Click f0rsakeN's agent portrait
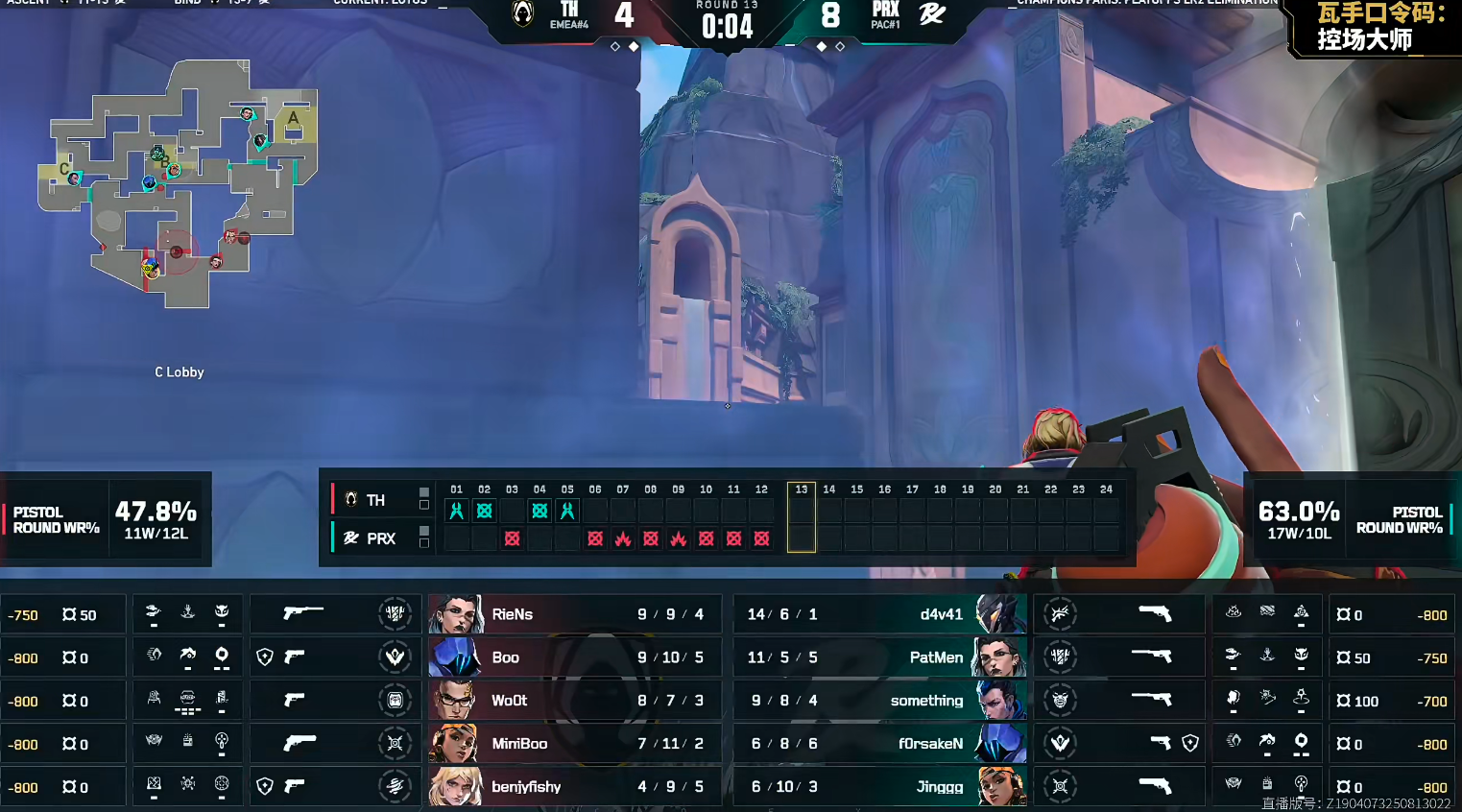1462x812 pixels. coord(999,744)
